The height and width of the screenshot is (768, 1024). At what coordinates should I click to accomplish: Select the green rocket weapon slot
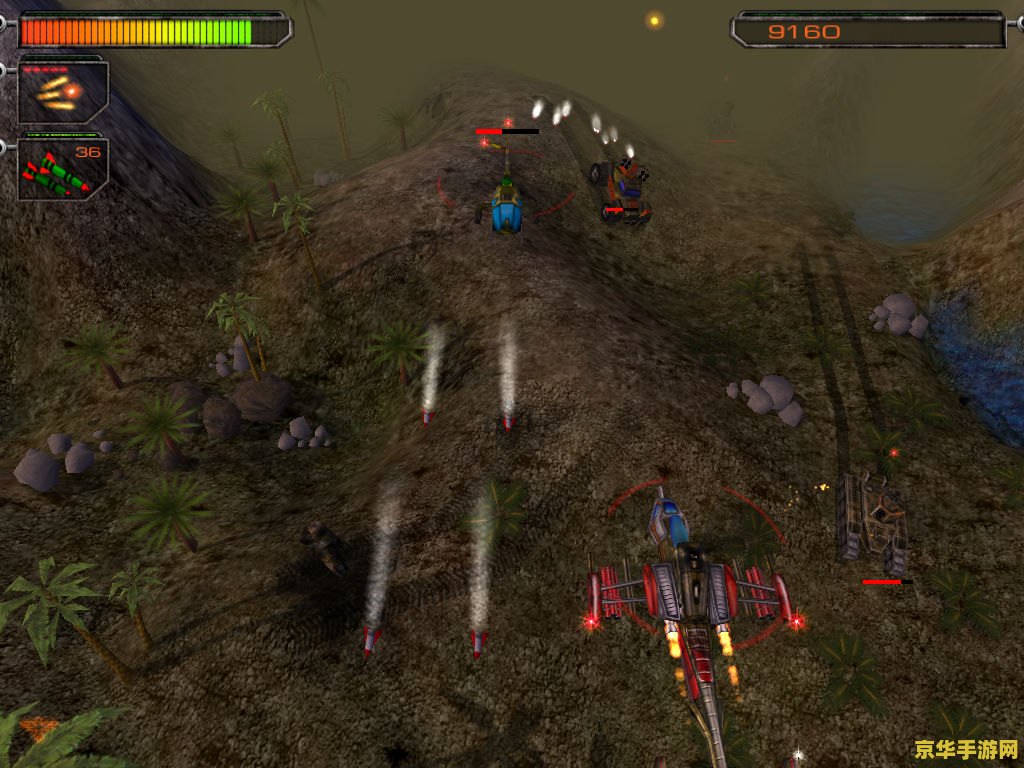point(62,170)
